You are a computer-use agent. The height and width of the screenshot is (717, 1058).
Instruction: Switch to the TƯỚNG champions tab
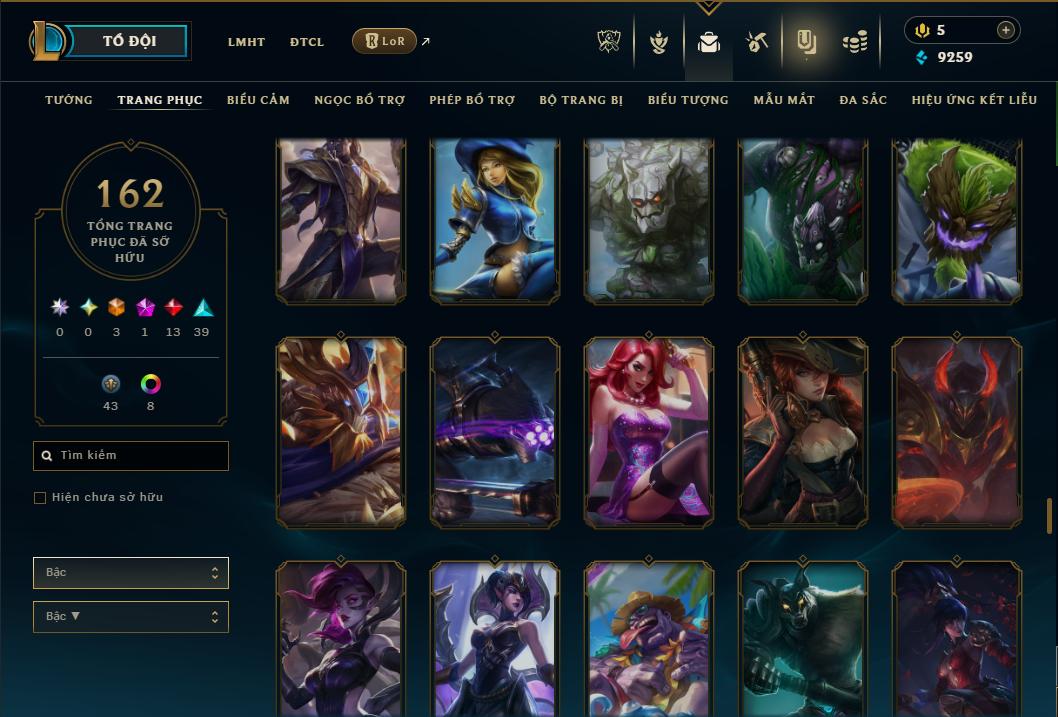click(69, 100)
